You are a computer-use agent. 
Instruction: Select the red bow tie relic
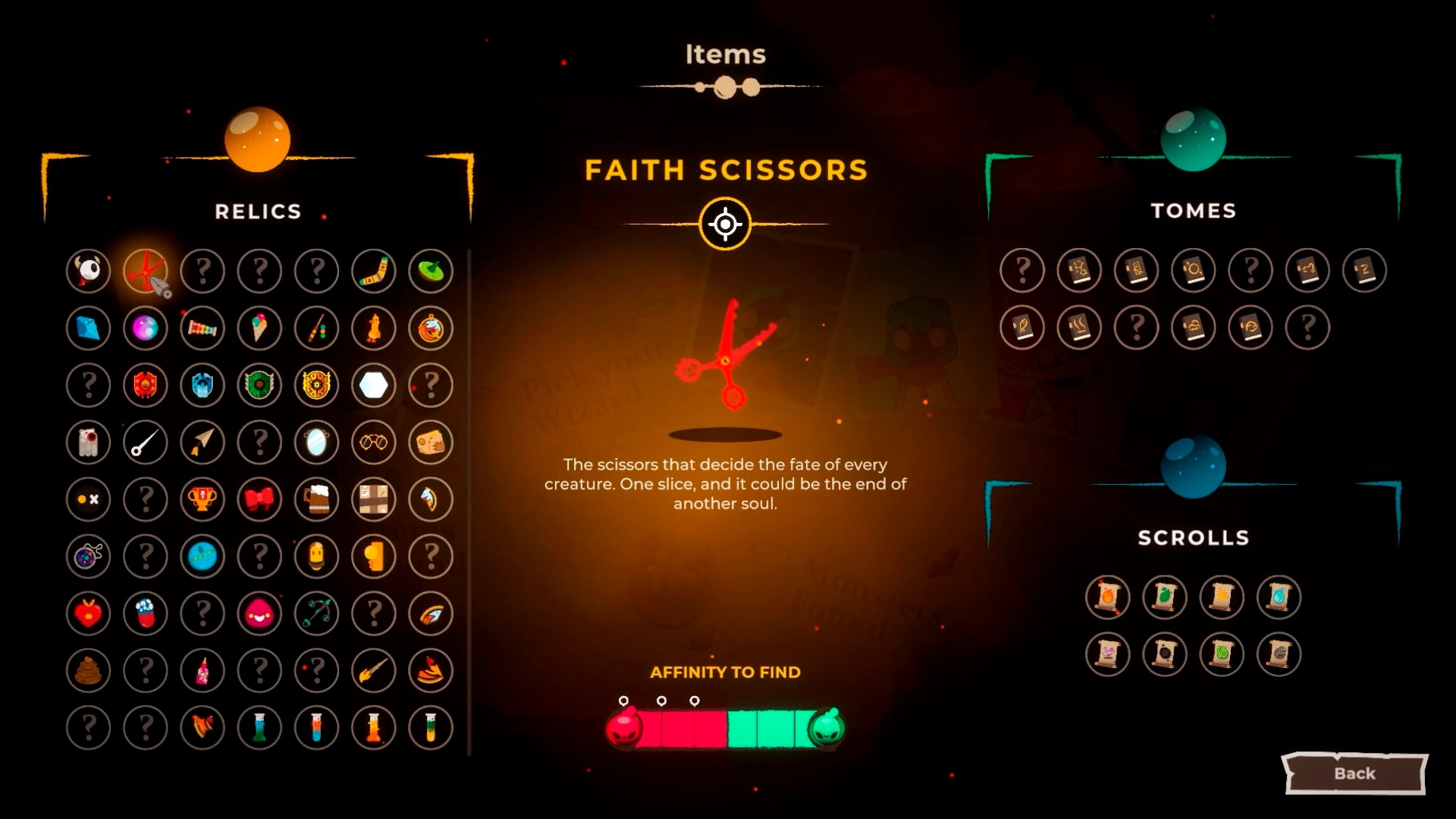coord(259,500)
